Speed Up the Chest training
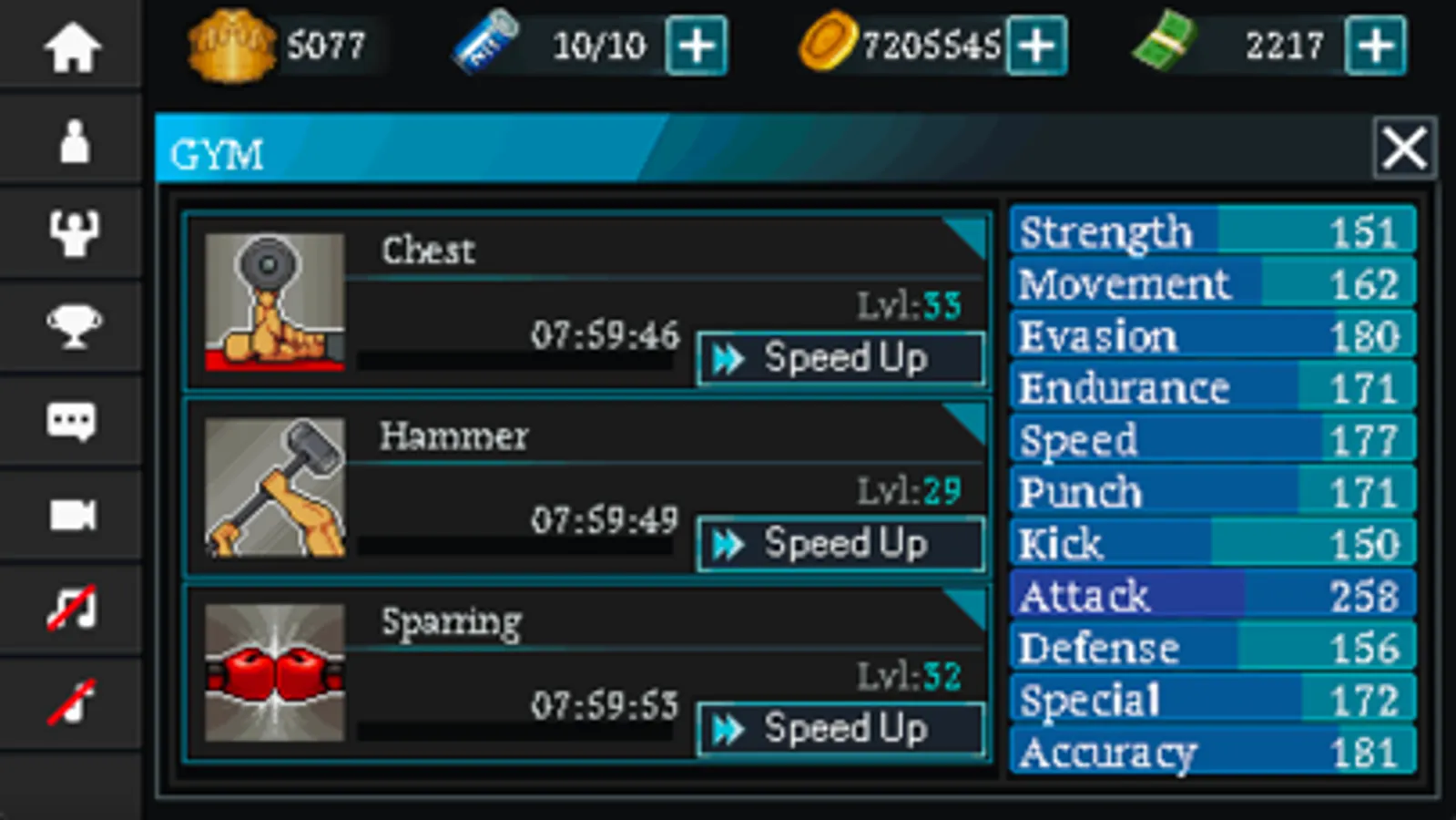This screenshot has width=1456, height=820. tap(840, 358)
